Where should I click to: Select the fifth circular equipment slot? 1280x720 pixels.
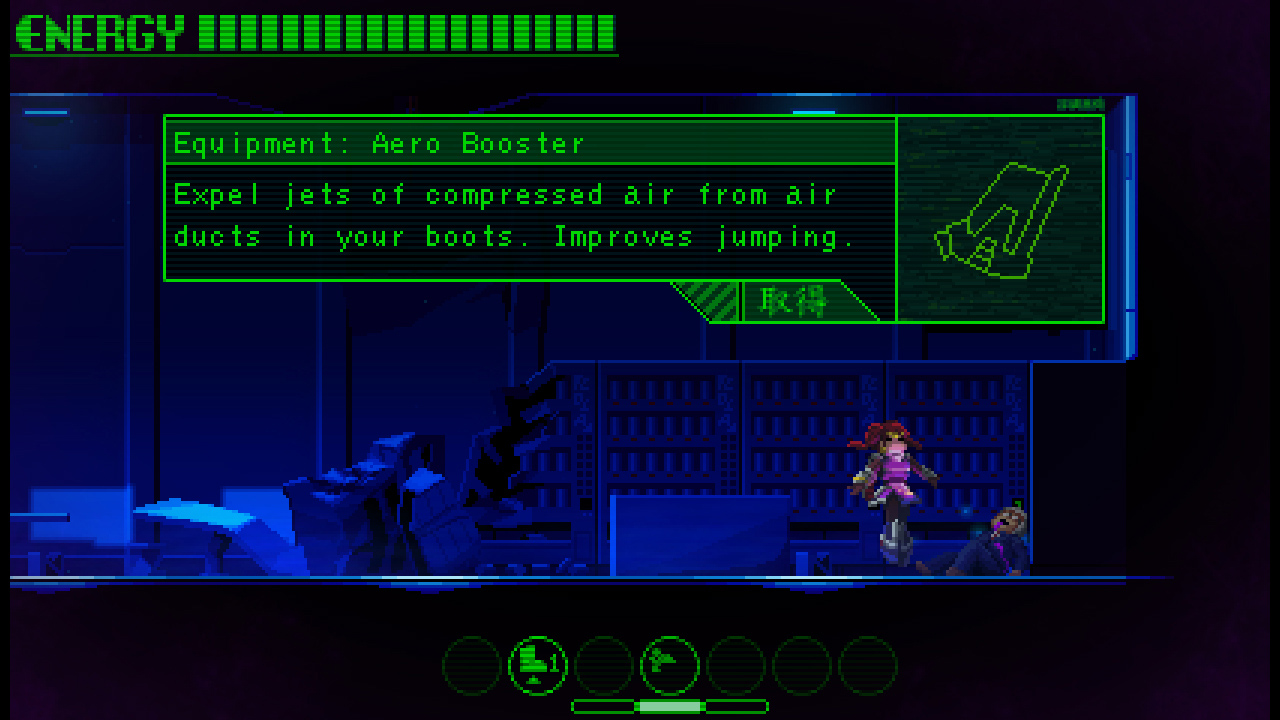(x=735, y=665)
